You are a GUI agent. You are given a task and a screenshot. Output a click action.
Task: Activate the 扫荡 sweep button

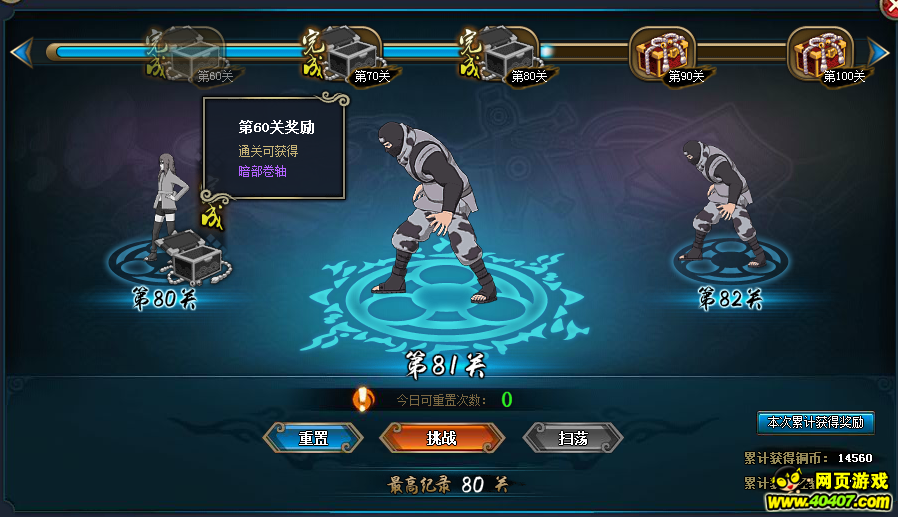(573, 438)
